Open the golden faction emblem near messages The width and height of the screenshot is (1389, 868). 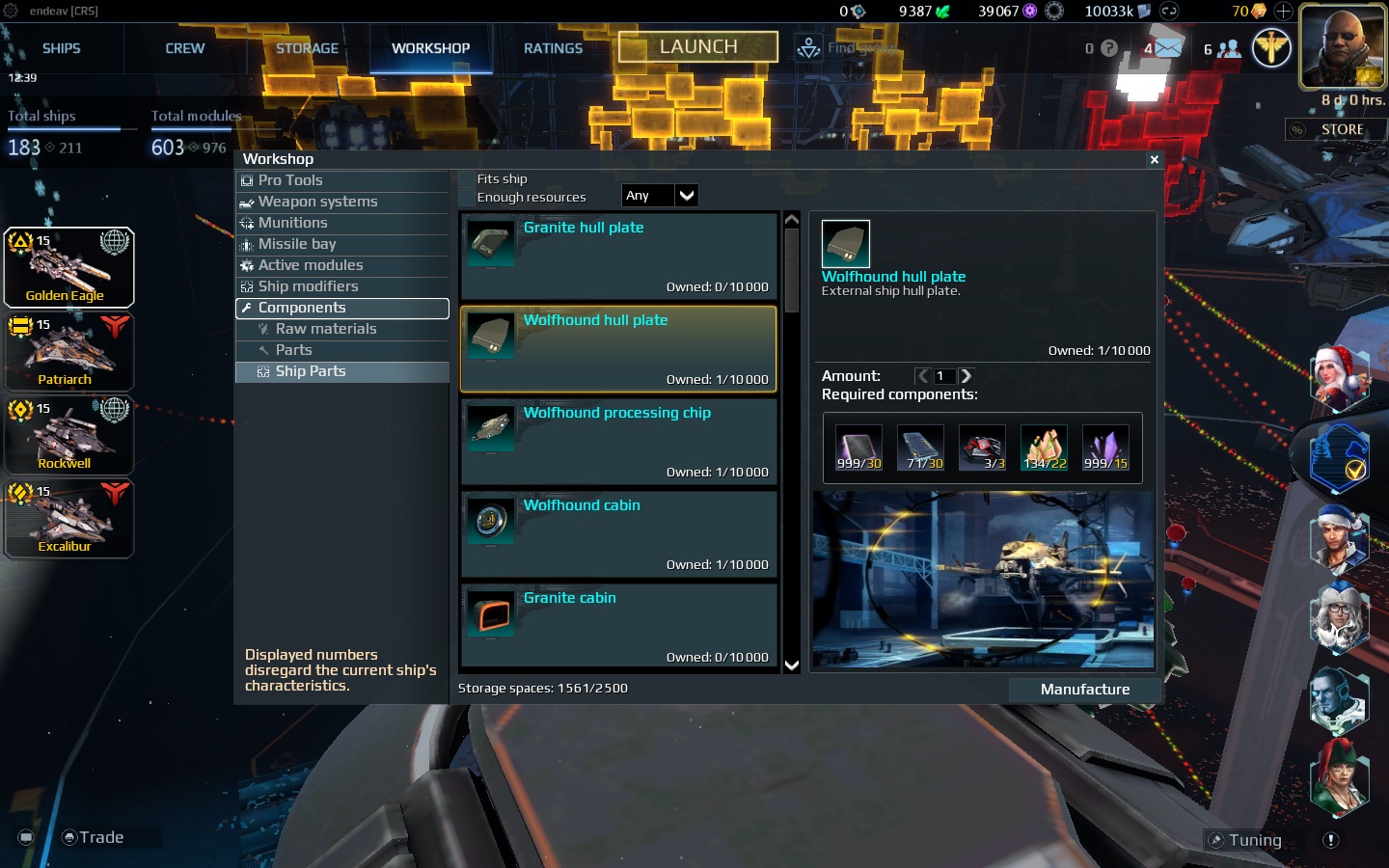1271,46
